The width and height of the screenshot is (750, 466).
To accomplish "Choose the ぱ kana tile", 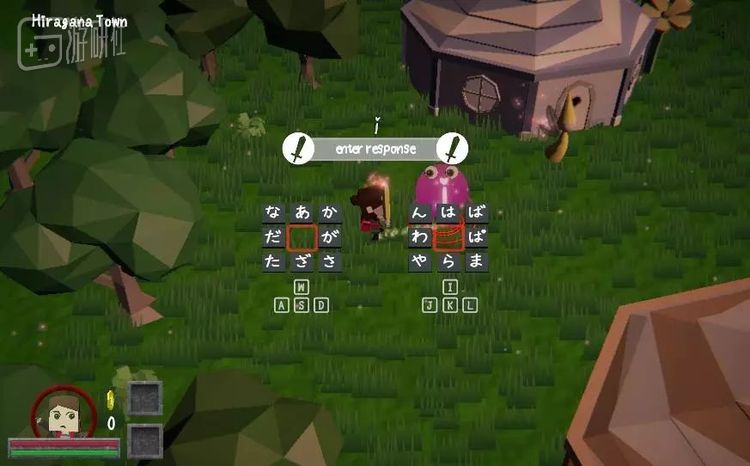I will pyautogui.click(x=476, y=237).
